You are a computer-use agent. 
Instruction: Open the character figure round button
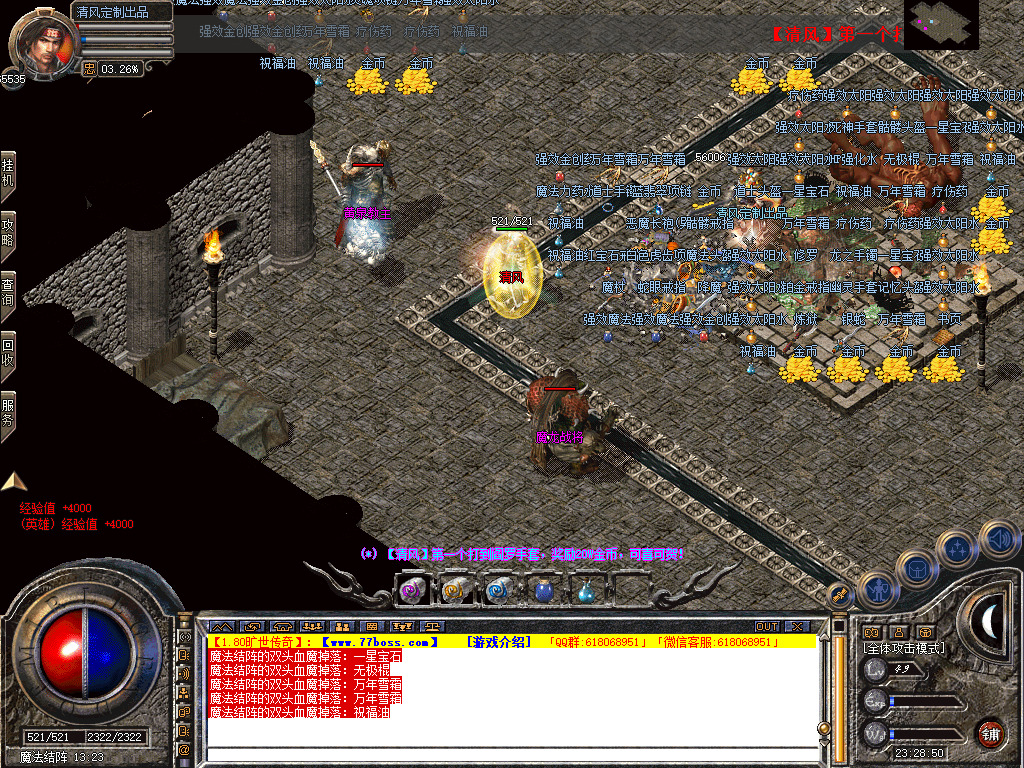[876, 588]
